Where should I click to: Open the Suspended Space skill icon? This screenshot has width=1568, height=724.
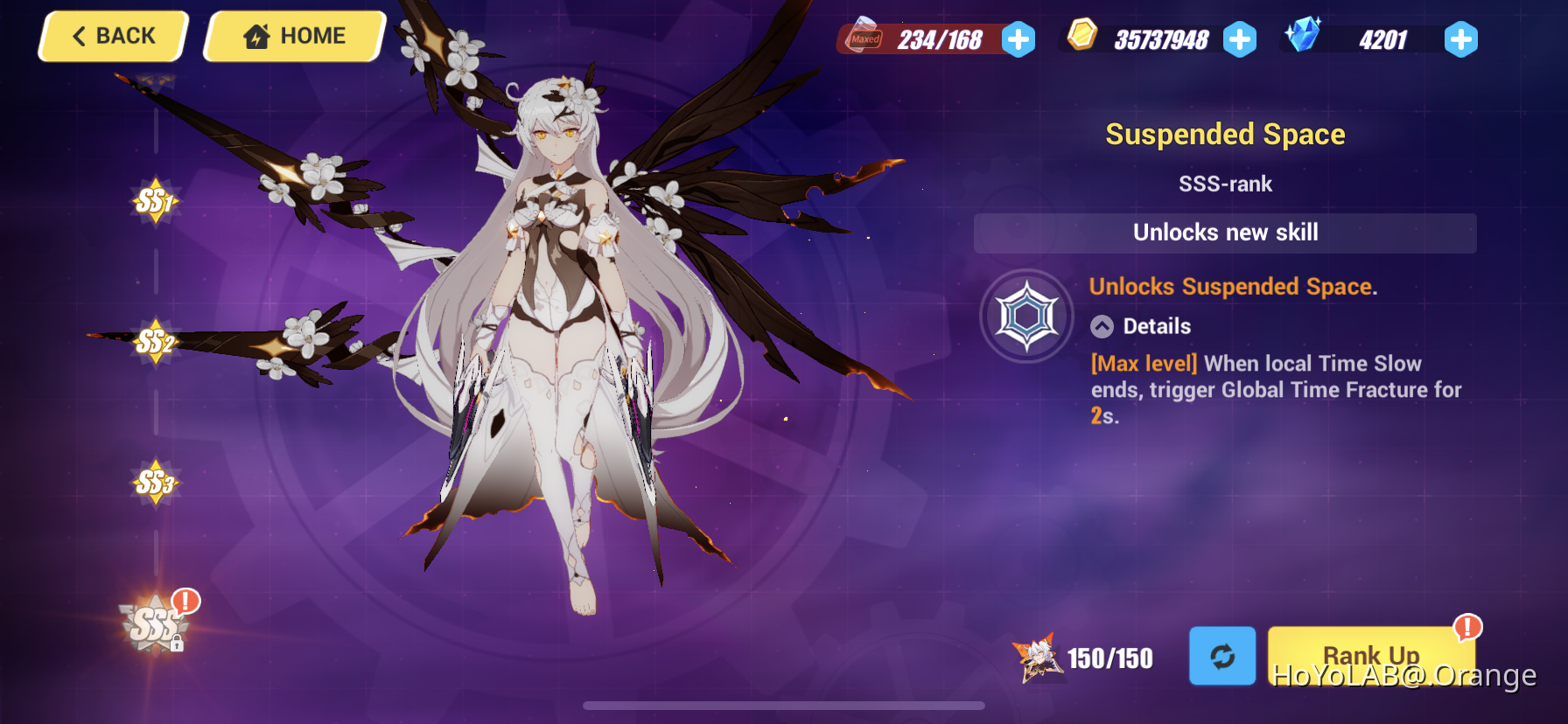tap(1027, 315)
